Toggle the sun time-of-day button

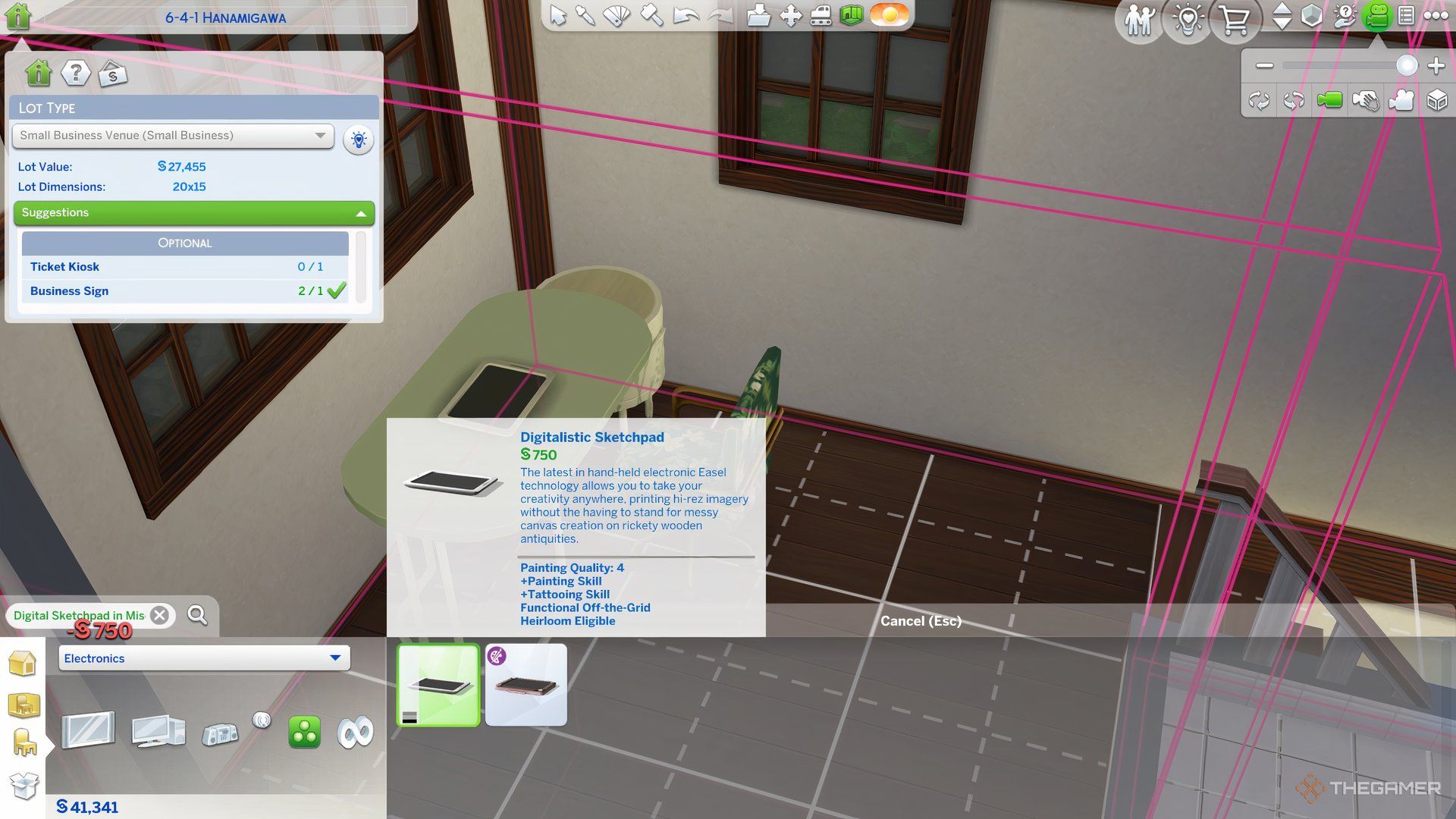tap(889, 15)
